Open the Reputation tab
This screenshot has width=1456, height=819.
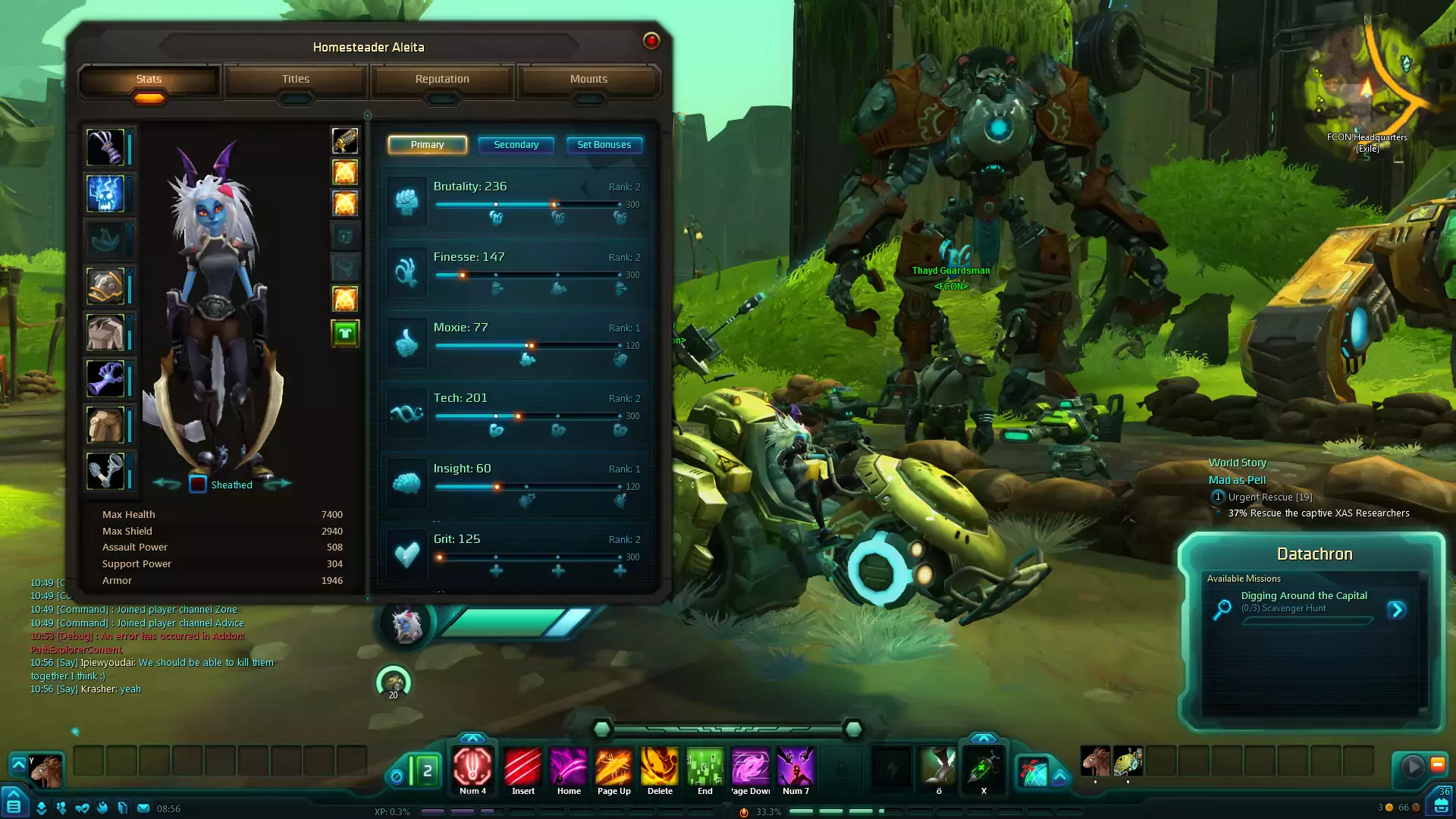click(442, 80)
